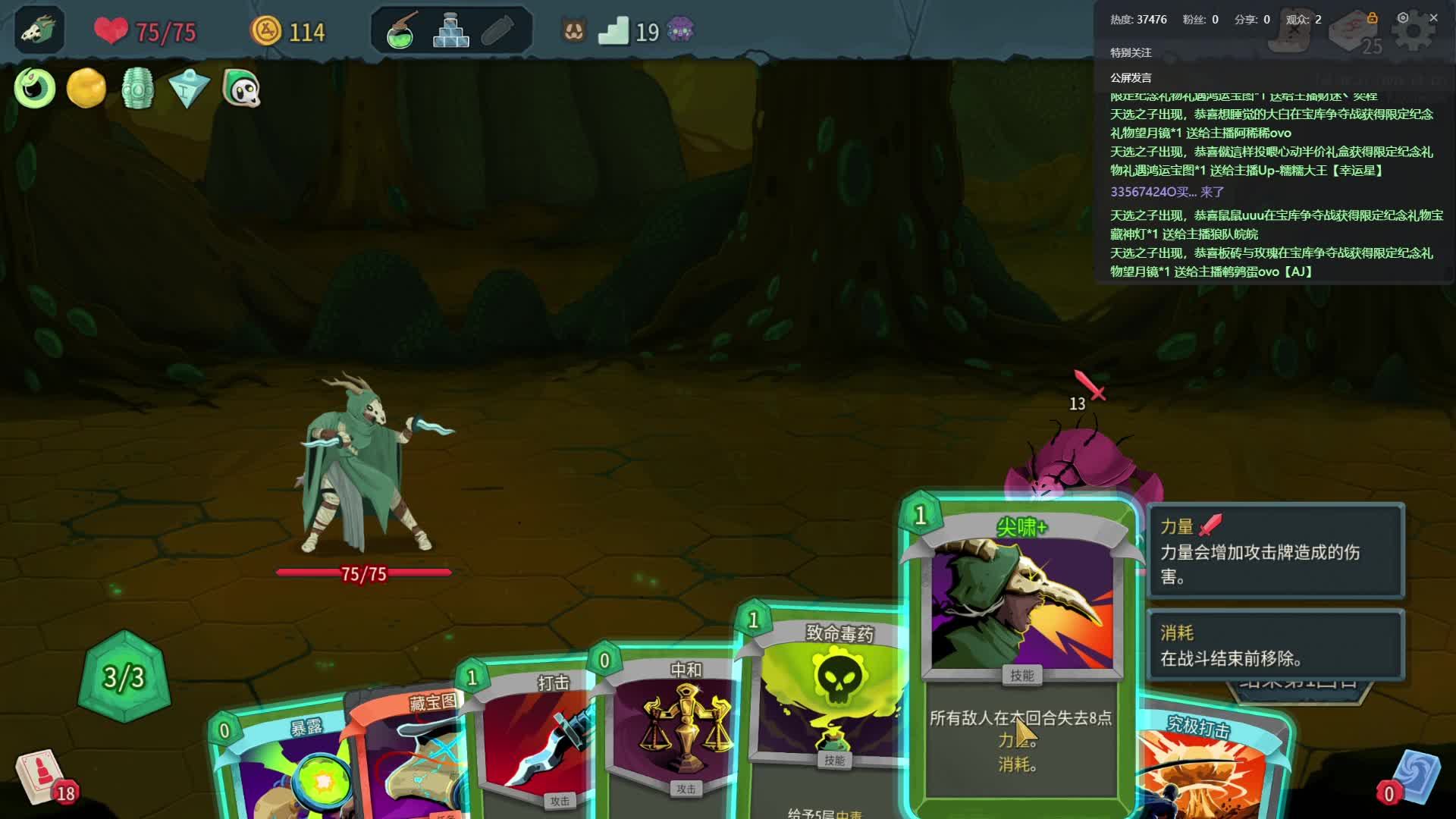
Task: Select the 究极打击 card
Action: (1206, 766)
